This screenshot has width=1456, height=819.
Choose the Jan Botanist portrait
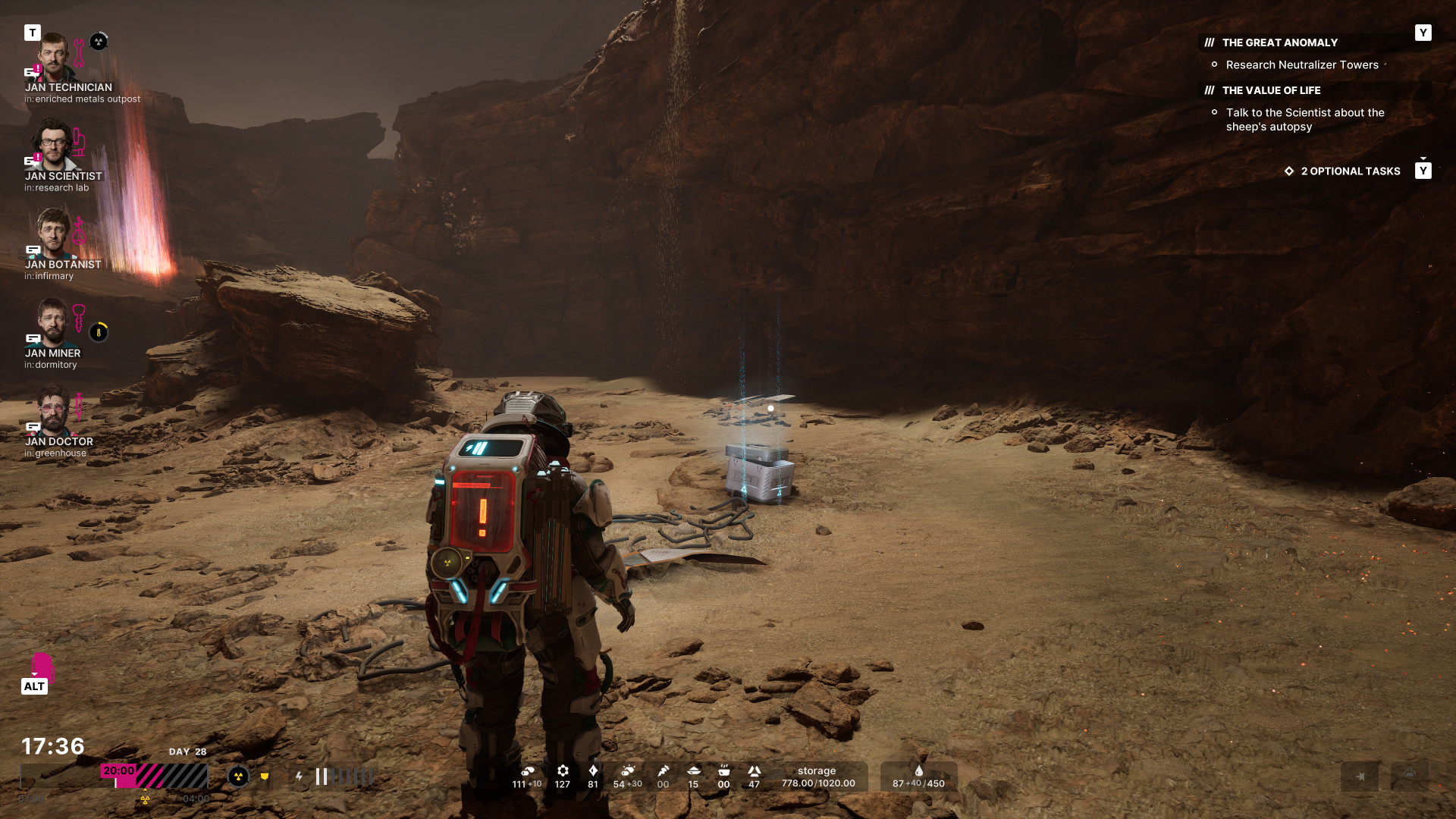coord(53,233)
